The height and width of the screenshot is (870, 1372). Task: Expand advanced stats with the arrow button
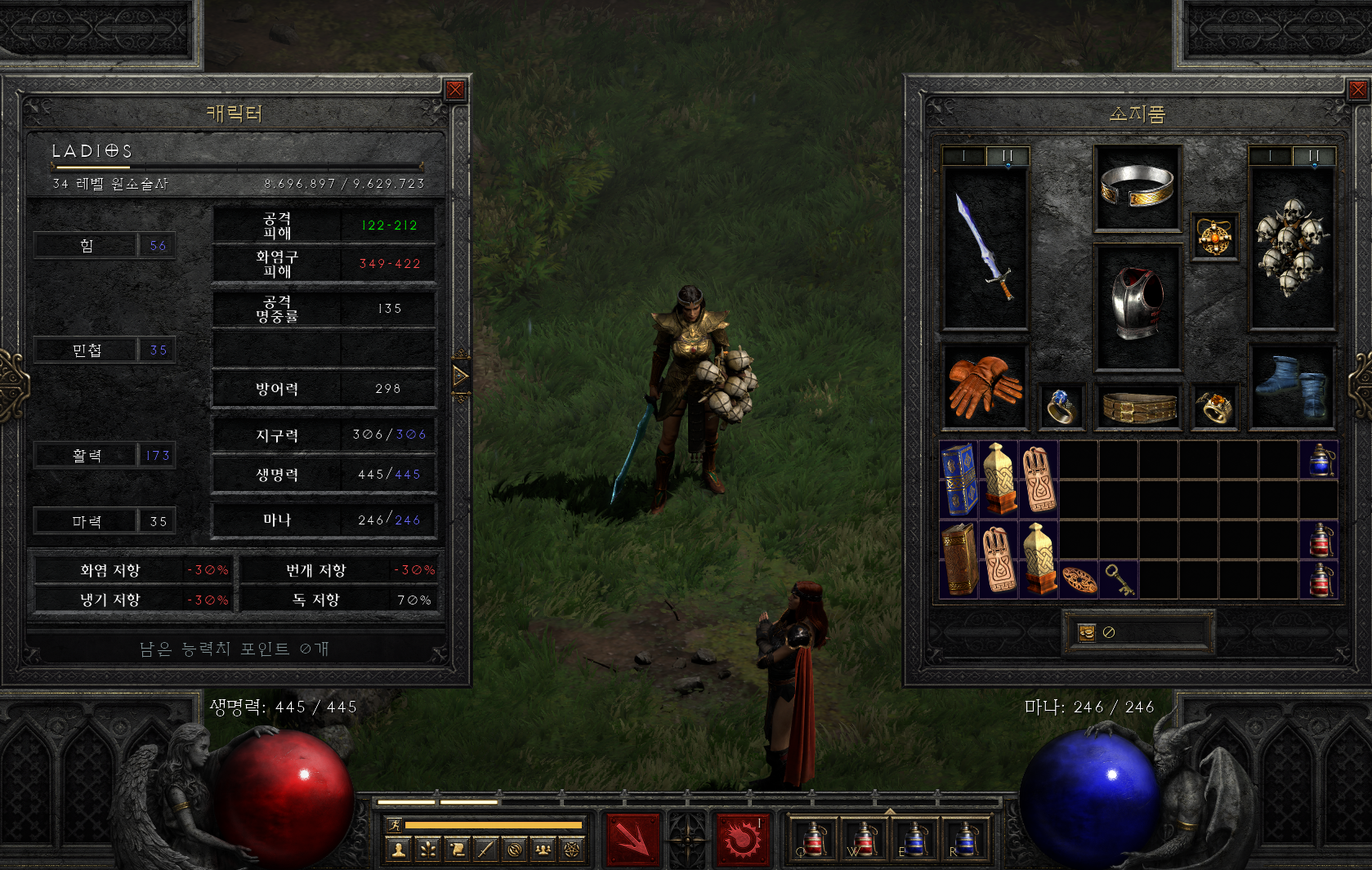pyautogui.click(x=461, y=377)
